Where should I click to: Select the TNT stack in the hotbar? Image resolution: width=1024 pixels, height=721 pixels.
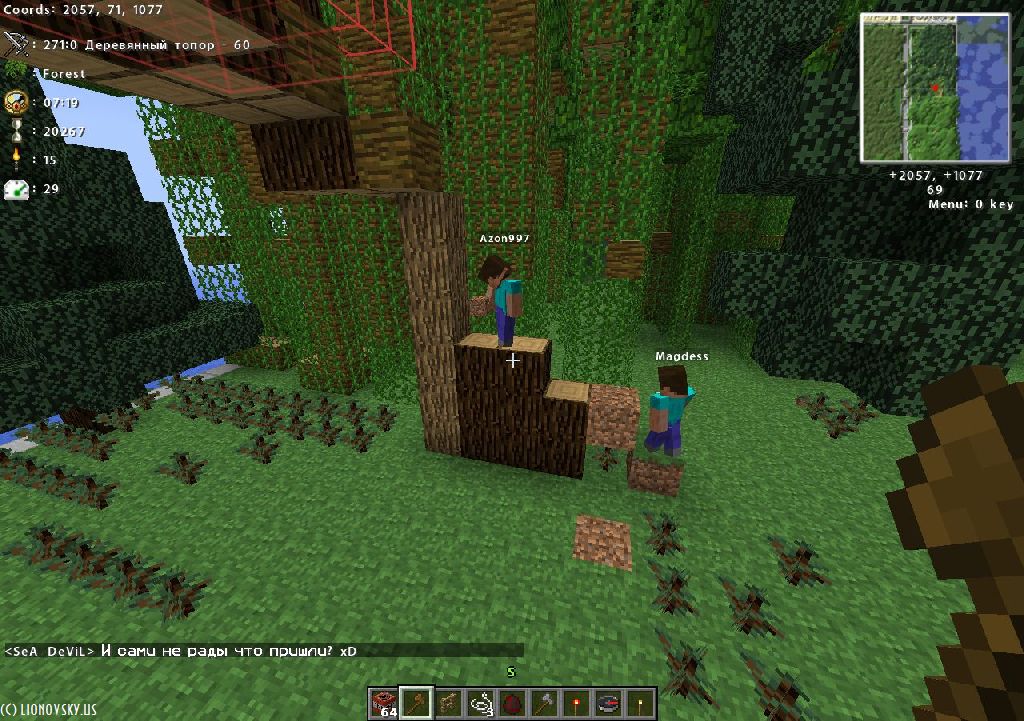(x=384, y=703)
